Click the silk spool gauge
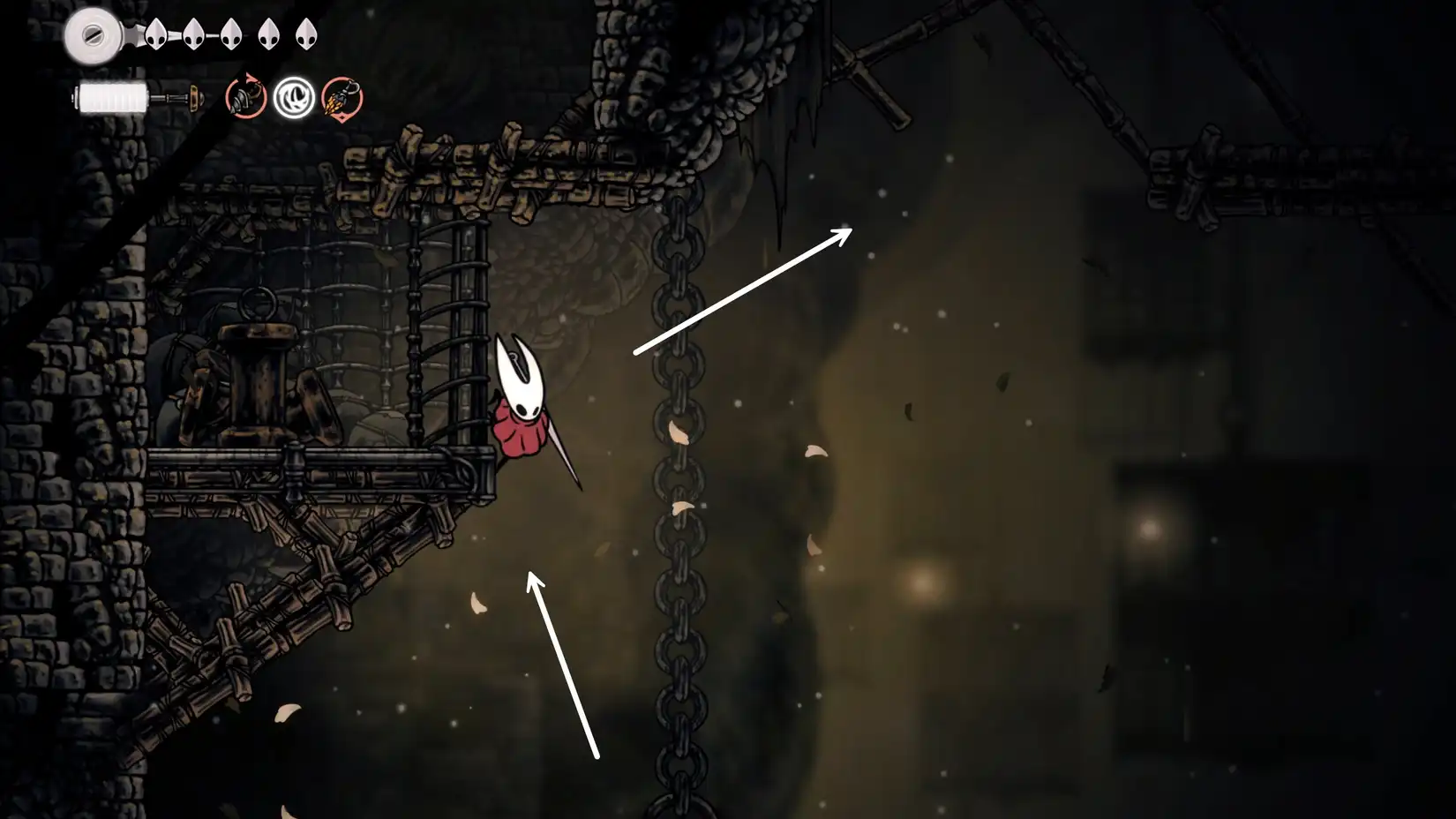Image resolution: width=1456 pixels, height=819 pixels. tap(110, 97)
